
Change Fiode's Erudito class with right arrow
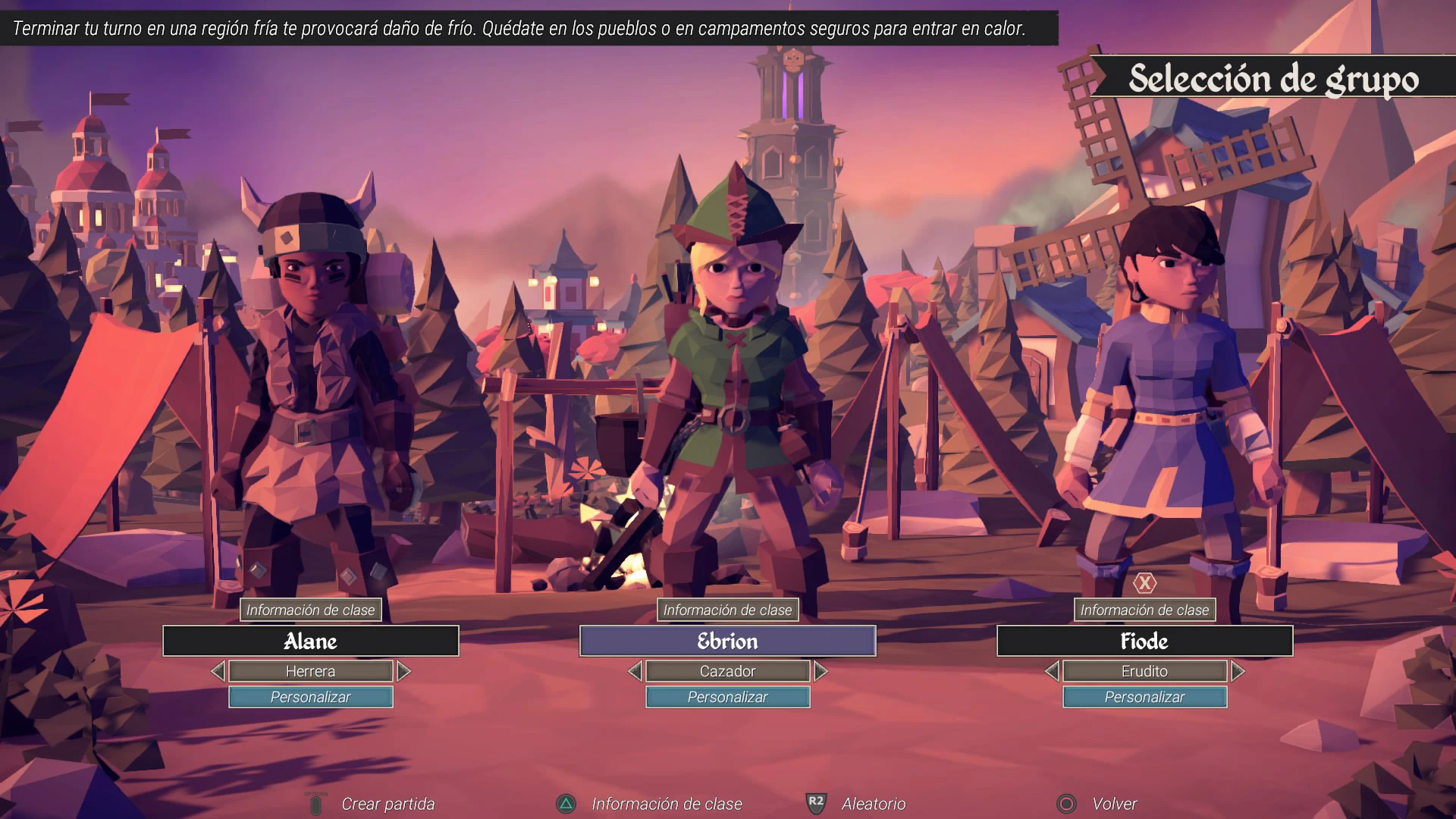point(1238,671)
